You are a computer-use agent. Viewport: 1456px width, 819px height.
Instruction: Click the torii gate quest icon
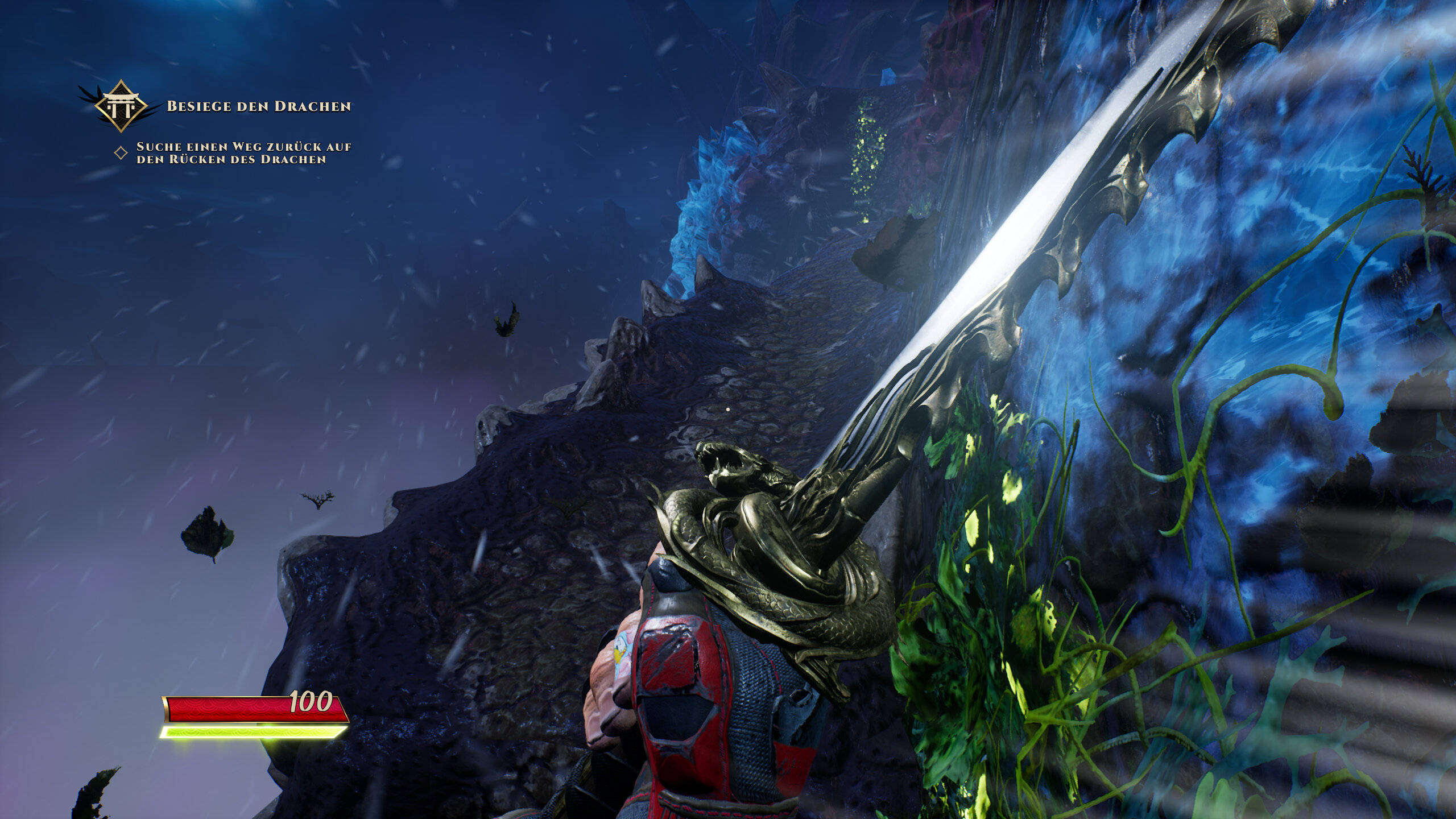[120, 106]
